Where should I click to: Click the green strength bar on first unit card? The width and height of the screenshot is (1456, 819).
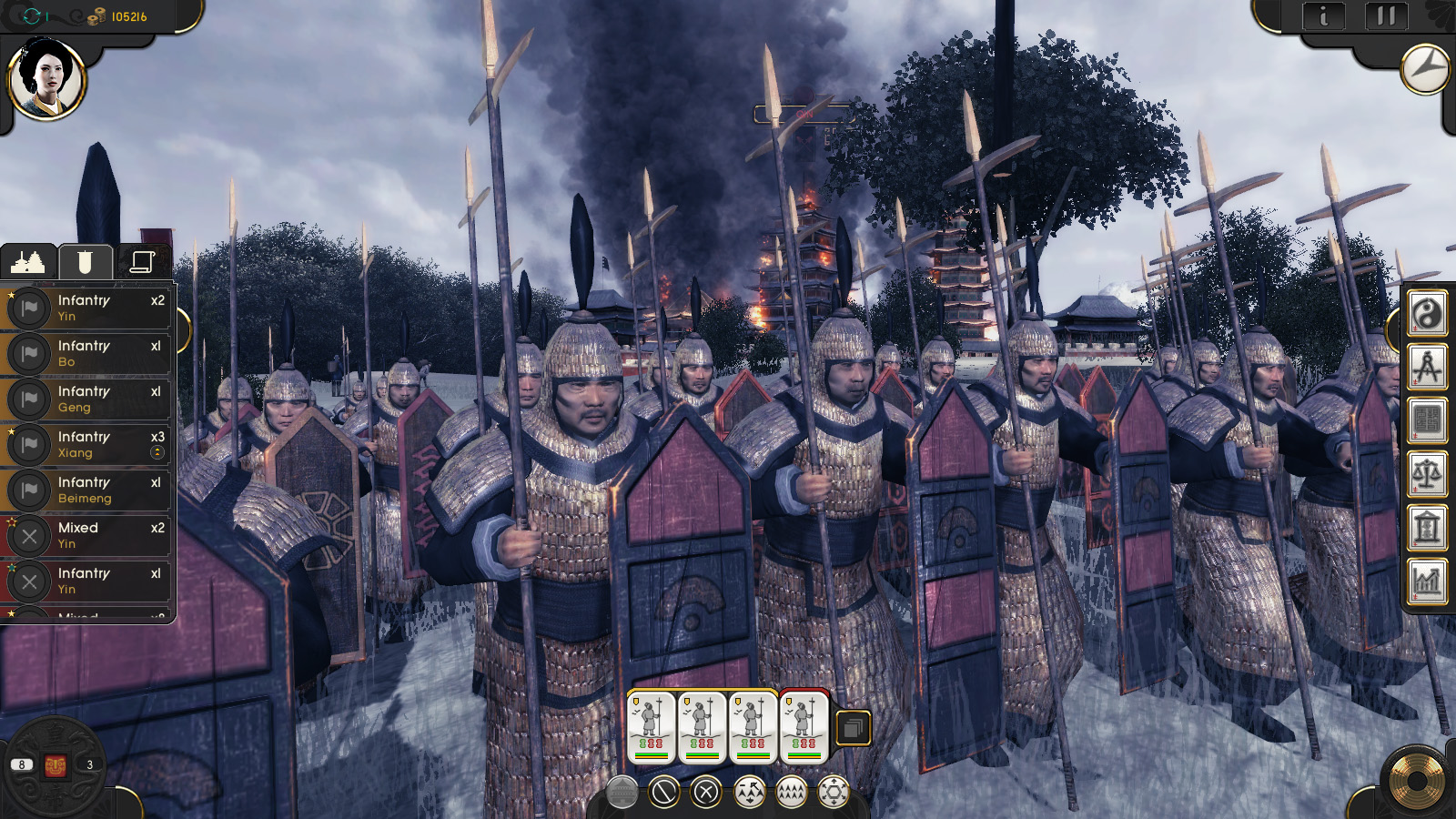pos(650,753)
